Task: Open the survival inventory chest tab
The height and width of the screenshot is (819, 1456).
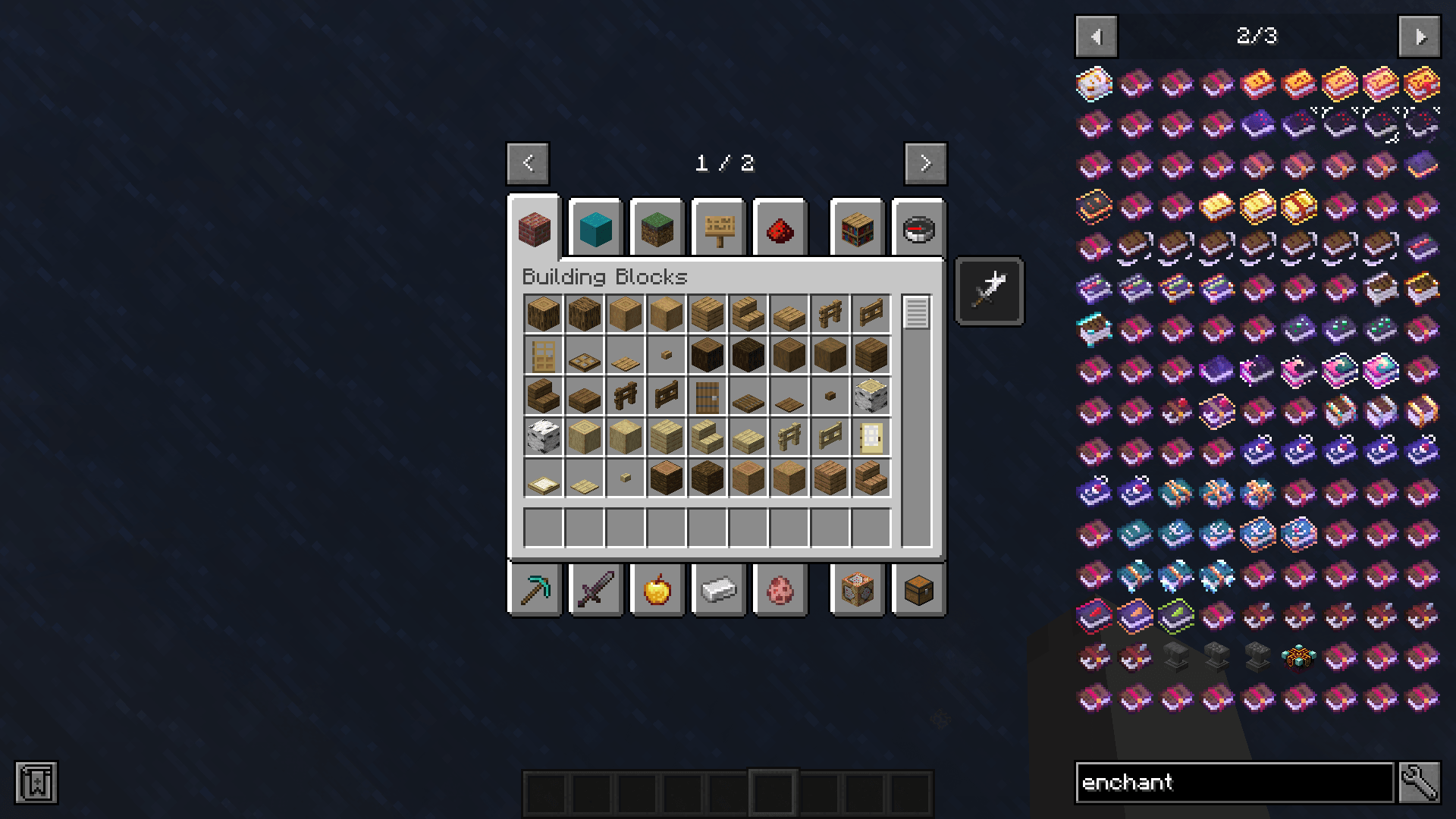Action: coord(918,590)
